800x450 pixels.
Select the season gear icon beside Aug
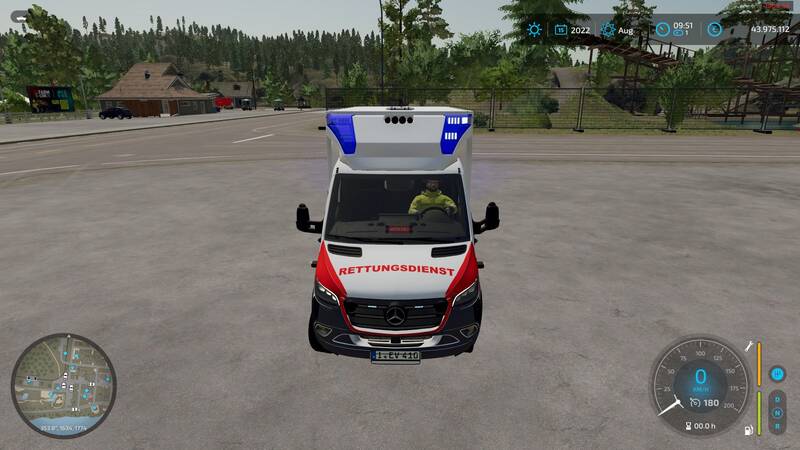pyautogui.click(x=607, y=30)
